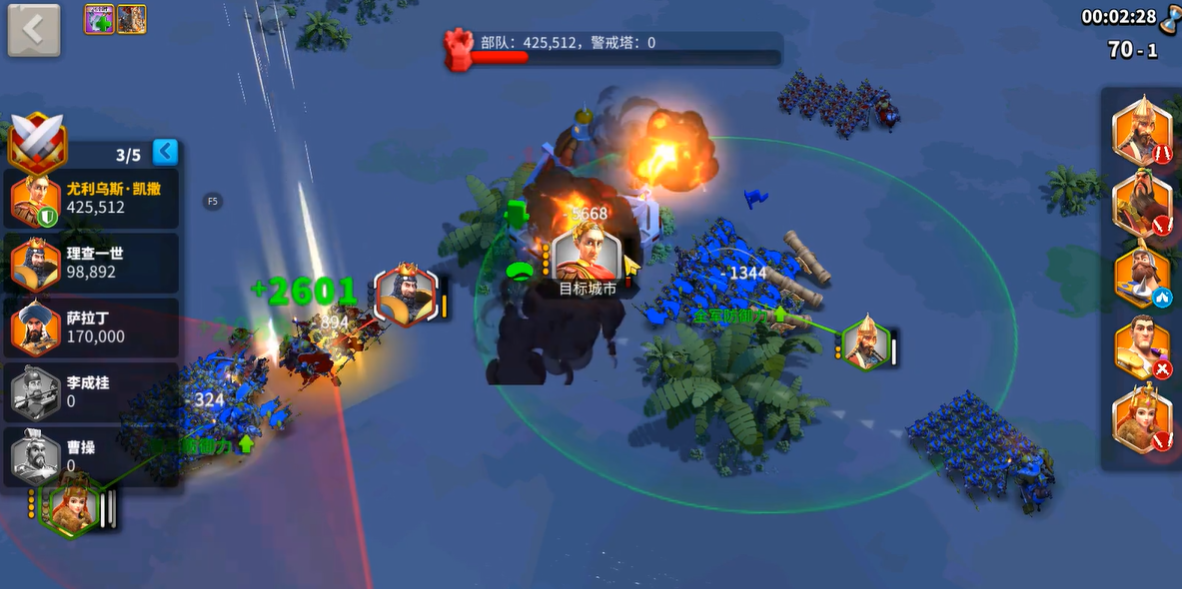
Task: Select 尤利乌斯·凯撒 in the troop list
Action: coord(94,198)
